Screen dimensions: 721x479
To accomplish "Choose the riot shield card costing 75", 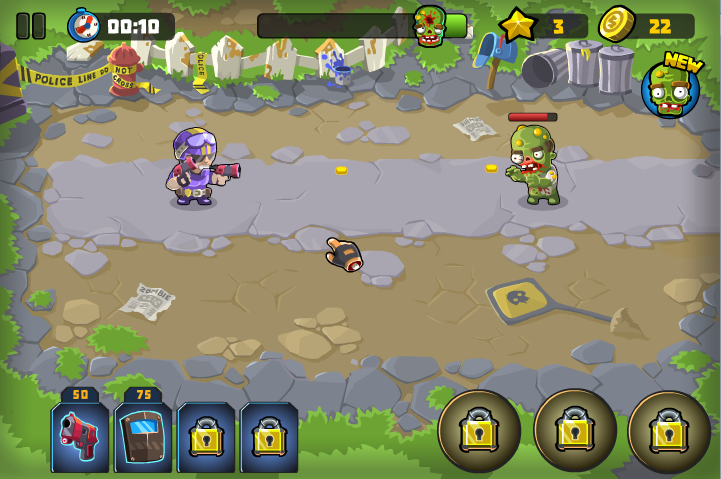I will point(143,437).
